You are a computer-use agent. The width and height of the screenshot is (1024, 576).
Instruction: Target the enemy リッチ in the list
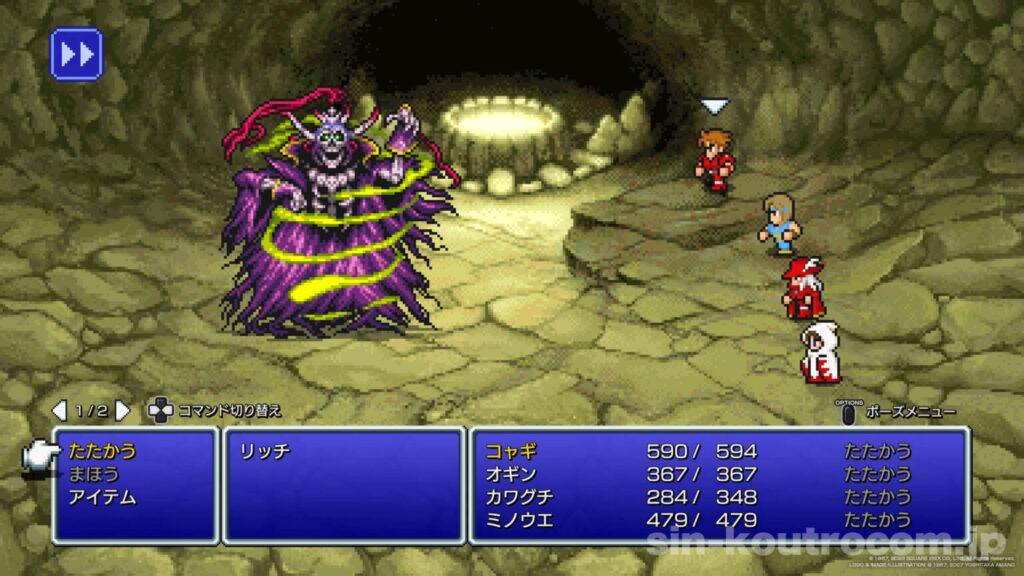[265, 452]
